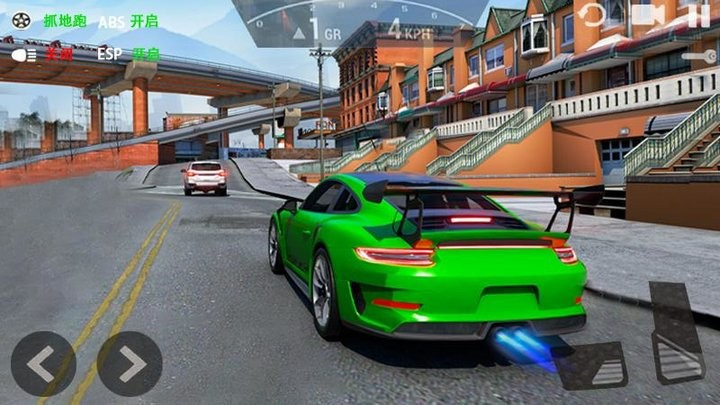Toggle the wheel traction mode
The image size is (720, 405).
point(22,19)
